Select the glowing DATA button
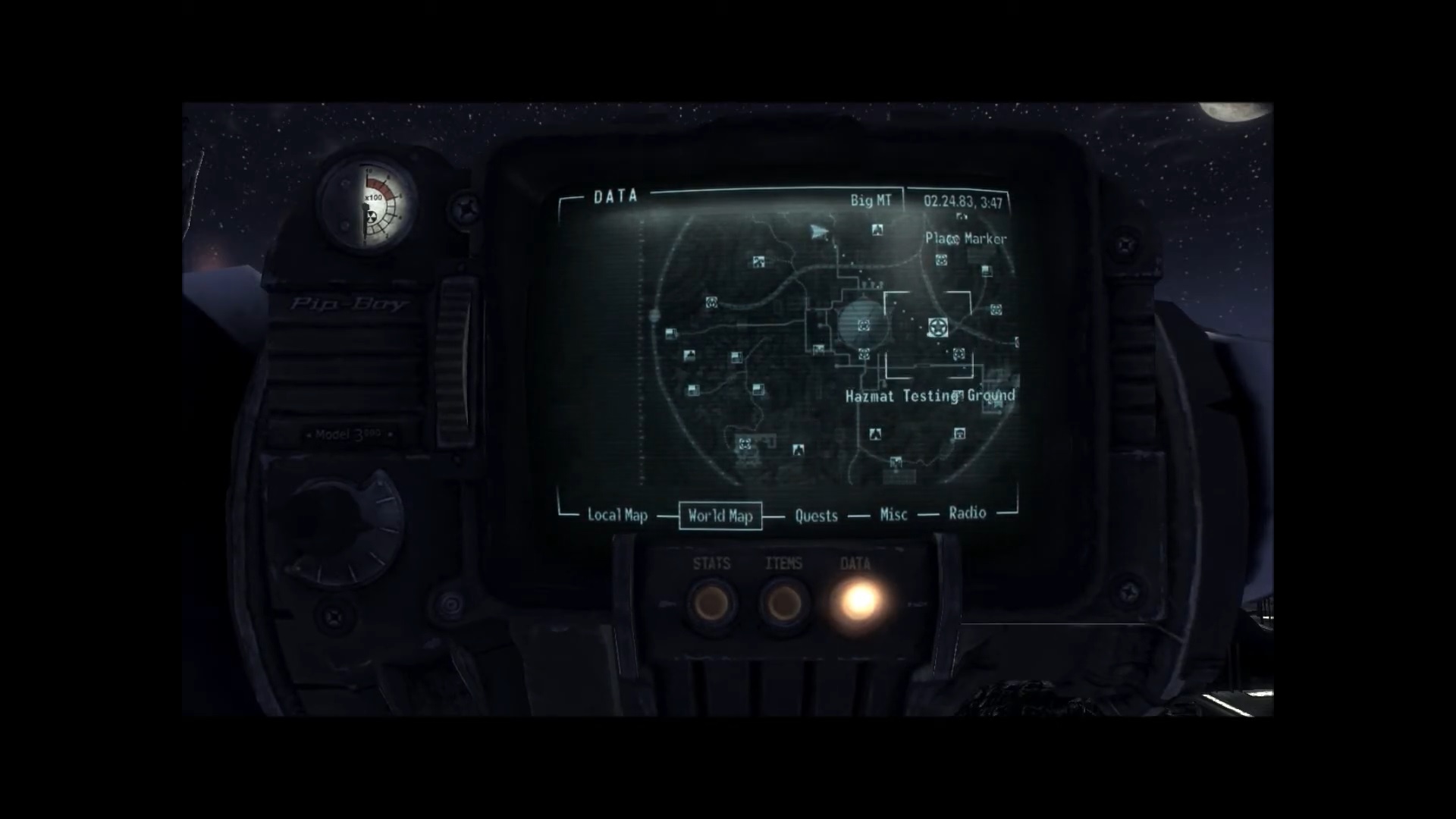The width and height of the screenshot is (1456, 819). [x=858, y=601]
